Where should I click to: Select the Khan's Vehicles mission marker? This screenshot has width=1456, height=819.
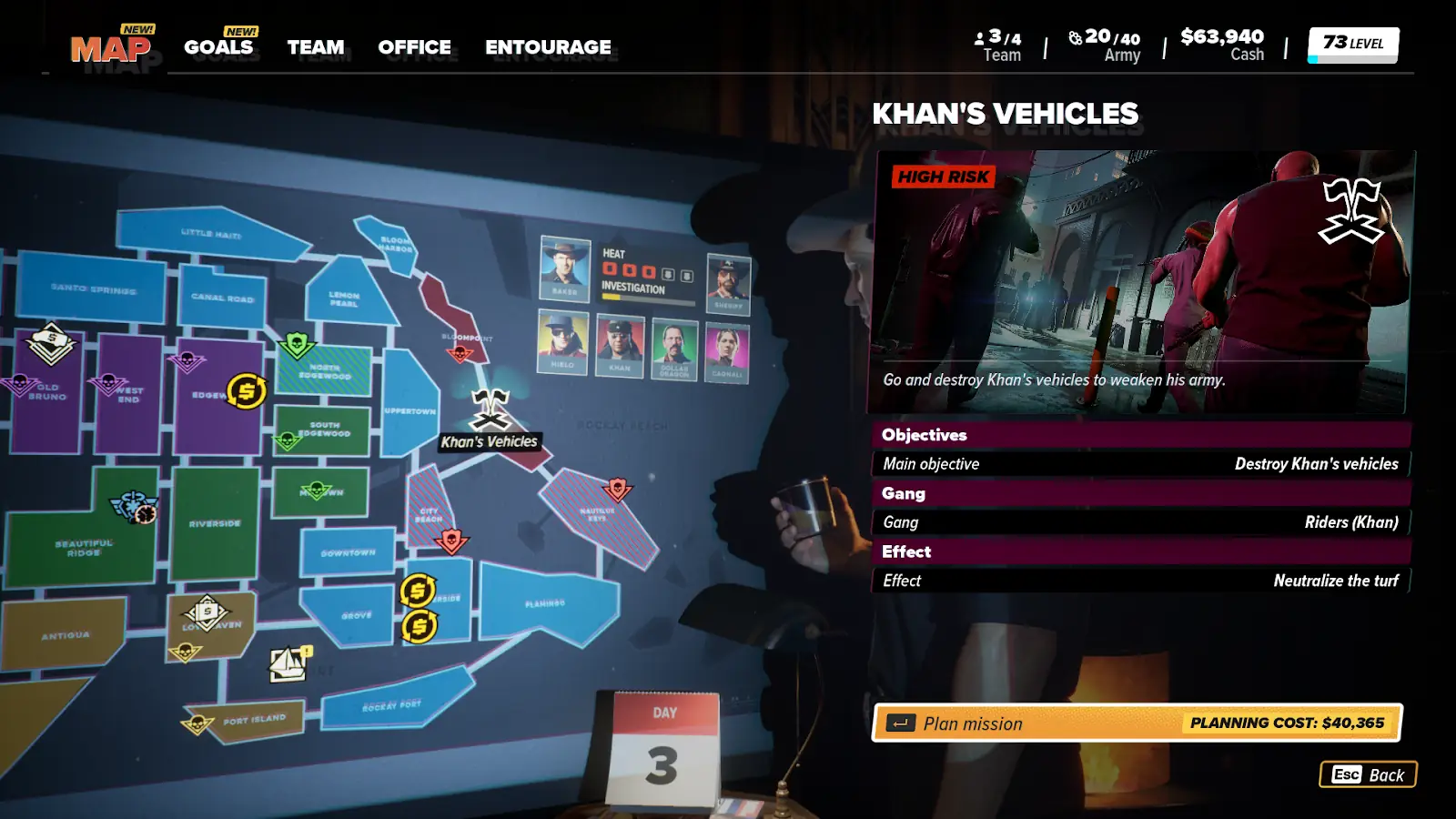point(490,409)
